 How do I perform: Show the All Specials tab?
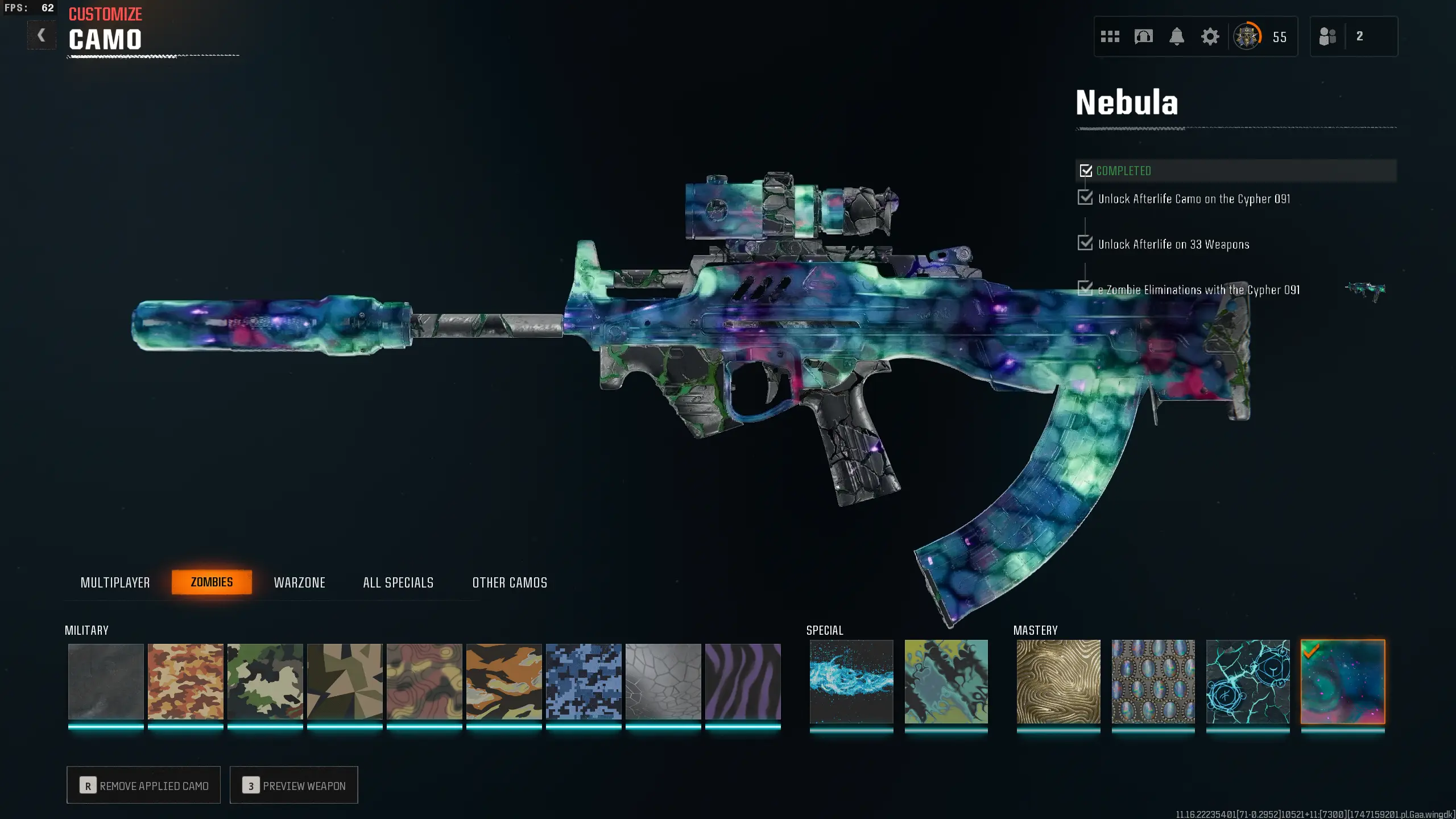coord(398,582)
